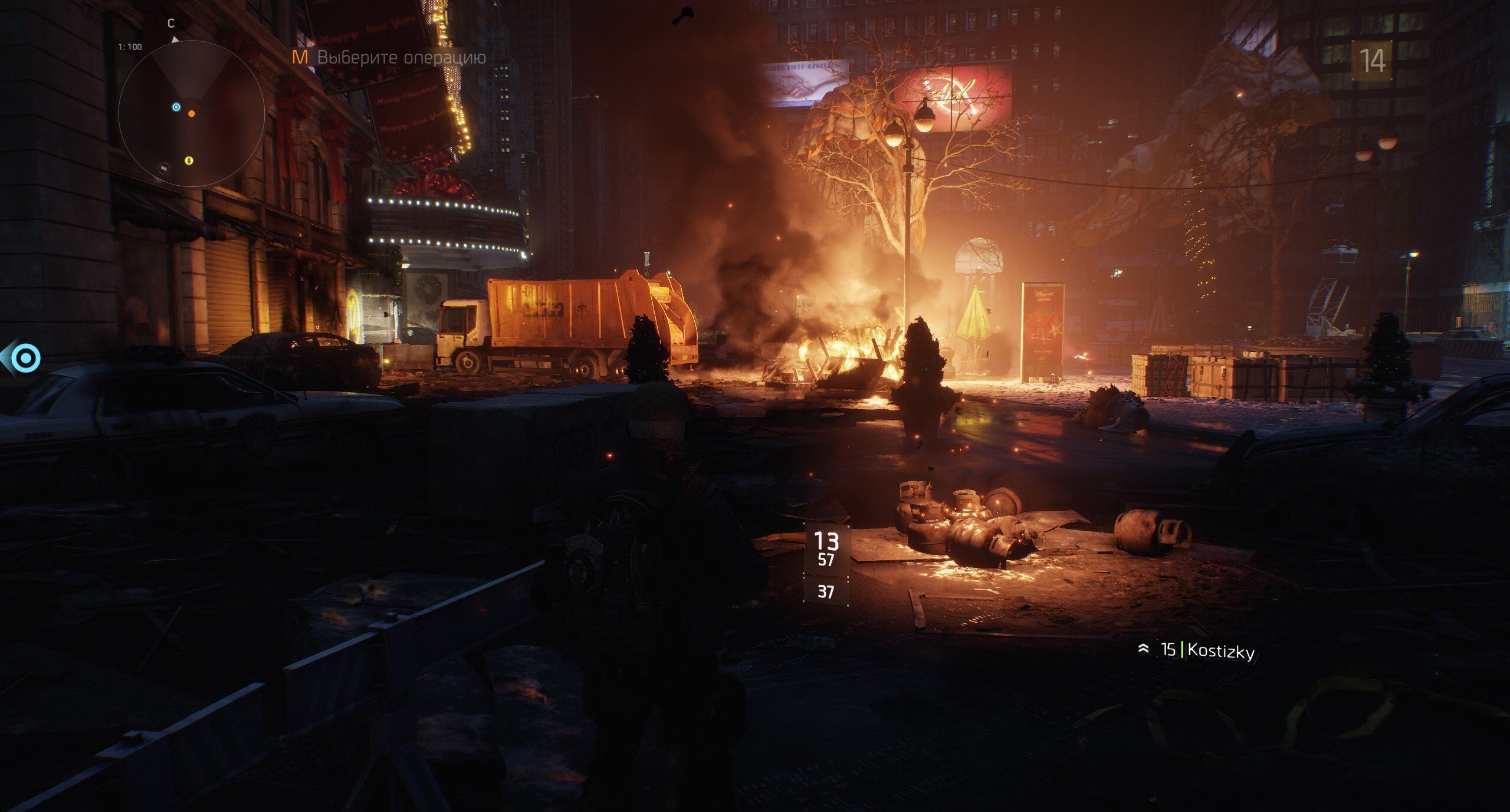Select the grey group icon on minimap
1510x812 pixels.
pos(165,168)
